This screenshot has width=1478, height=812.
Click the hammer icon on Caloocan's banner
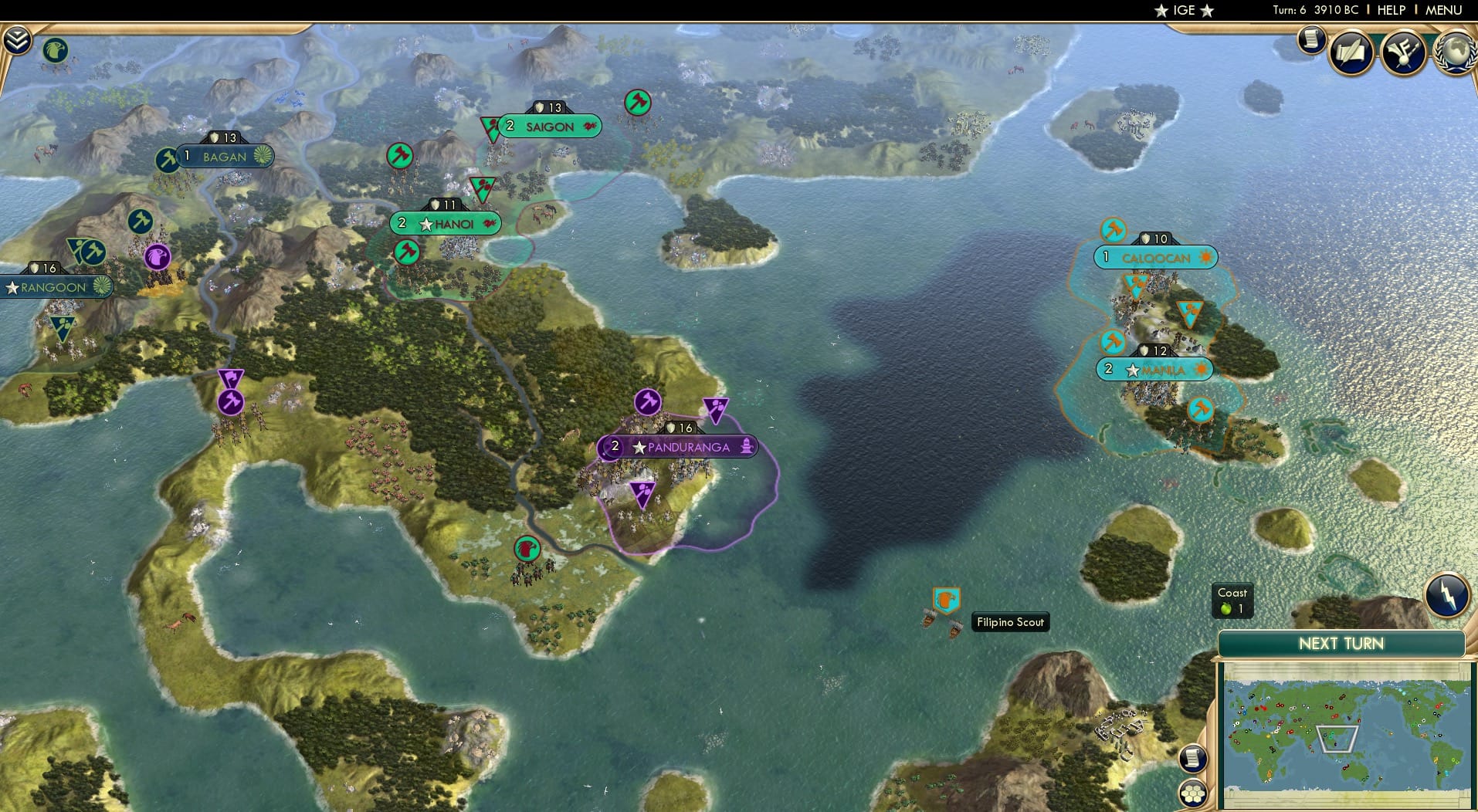(1112, 229)
